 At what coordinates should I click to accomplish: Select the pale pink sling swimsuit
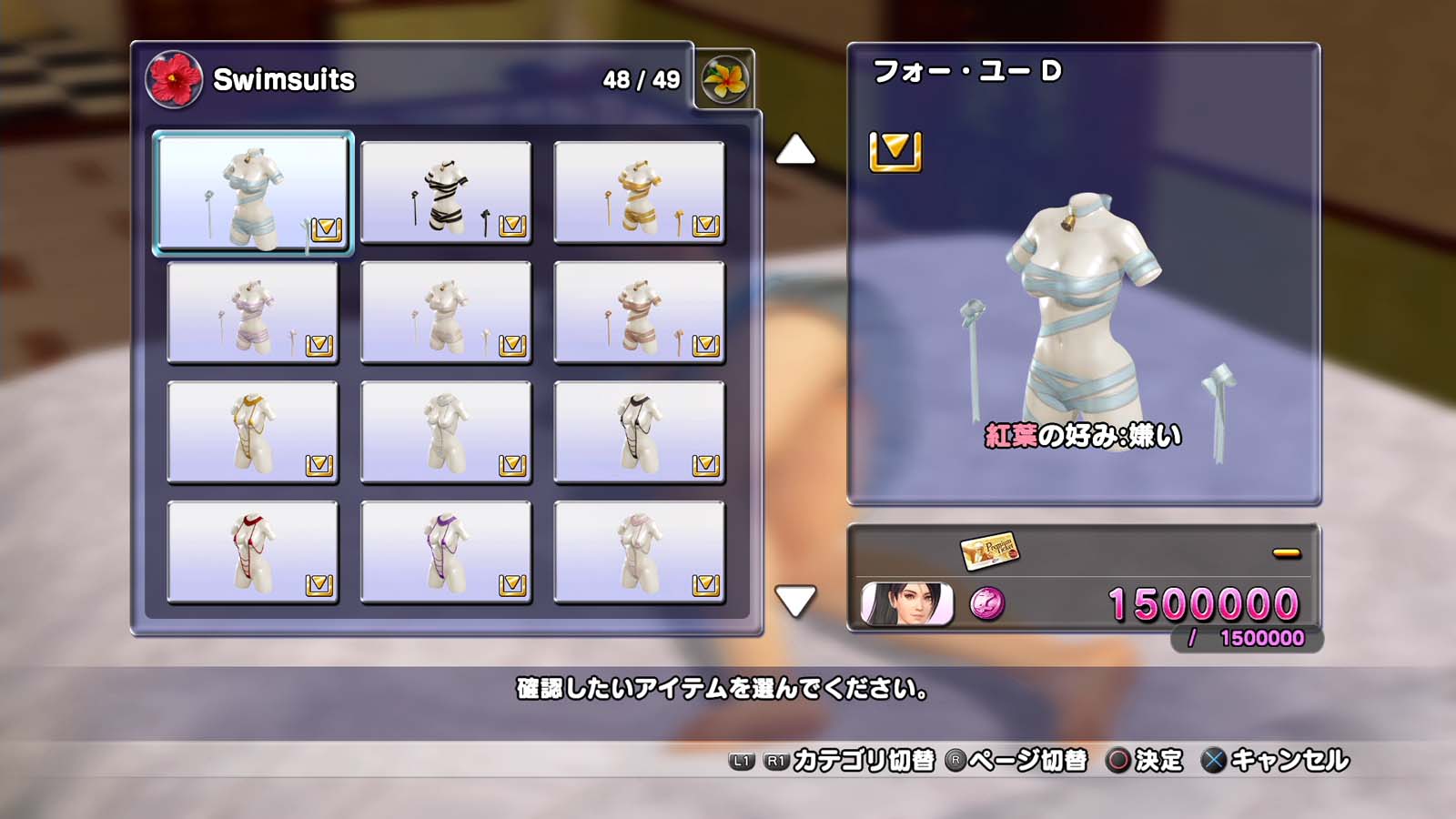click(639, 552)
